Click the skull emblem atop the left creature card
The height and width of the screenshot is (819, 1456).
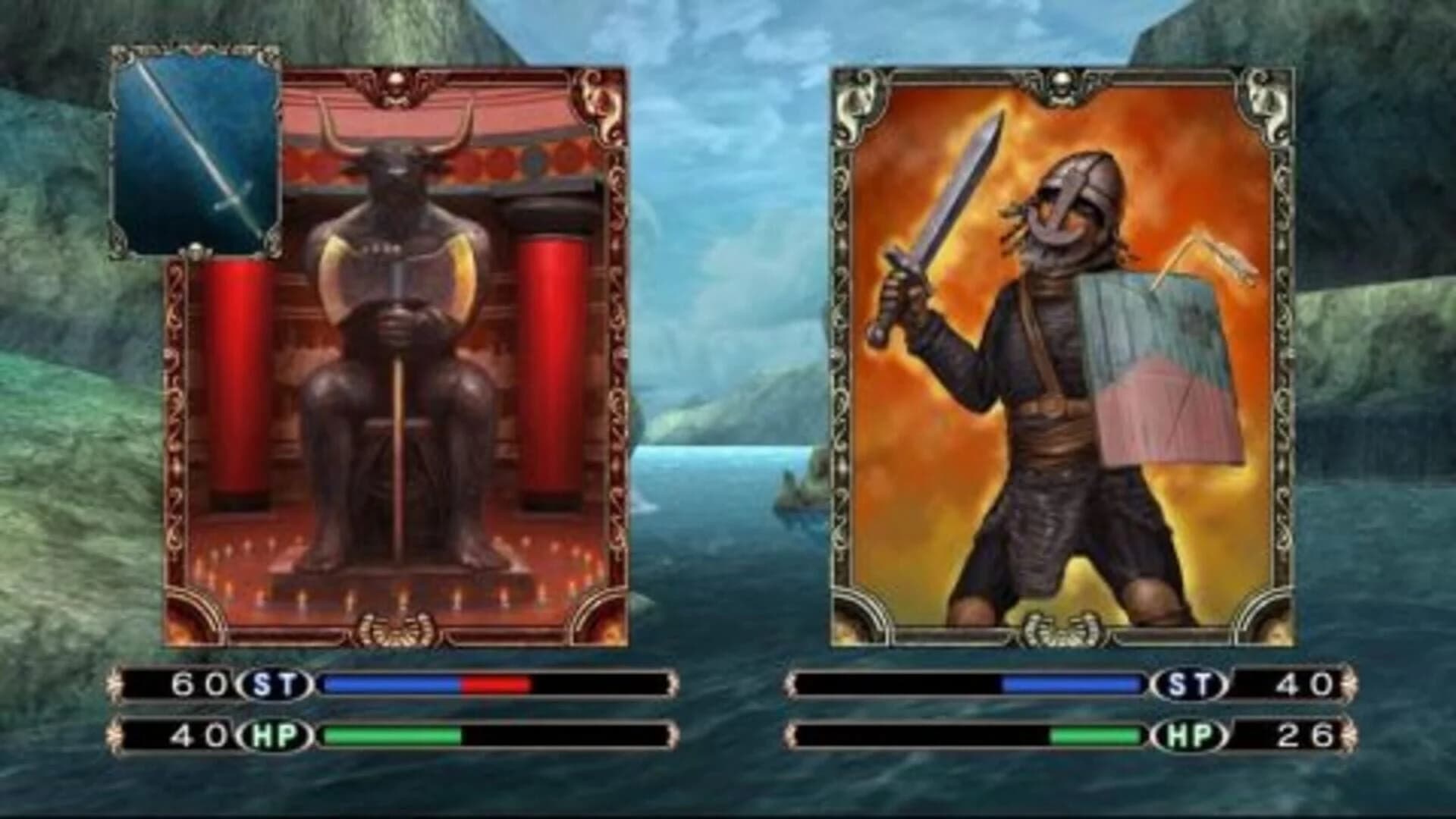coord(395,78)
